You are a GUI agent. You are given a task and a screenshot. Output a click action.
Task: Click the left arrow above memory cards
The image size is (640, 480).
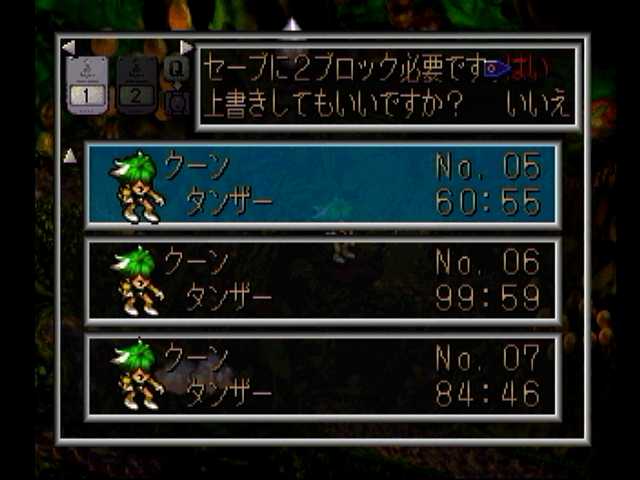click(68, 47)
